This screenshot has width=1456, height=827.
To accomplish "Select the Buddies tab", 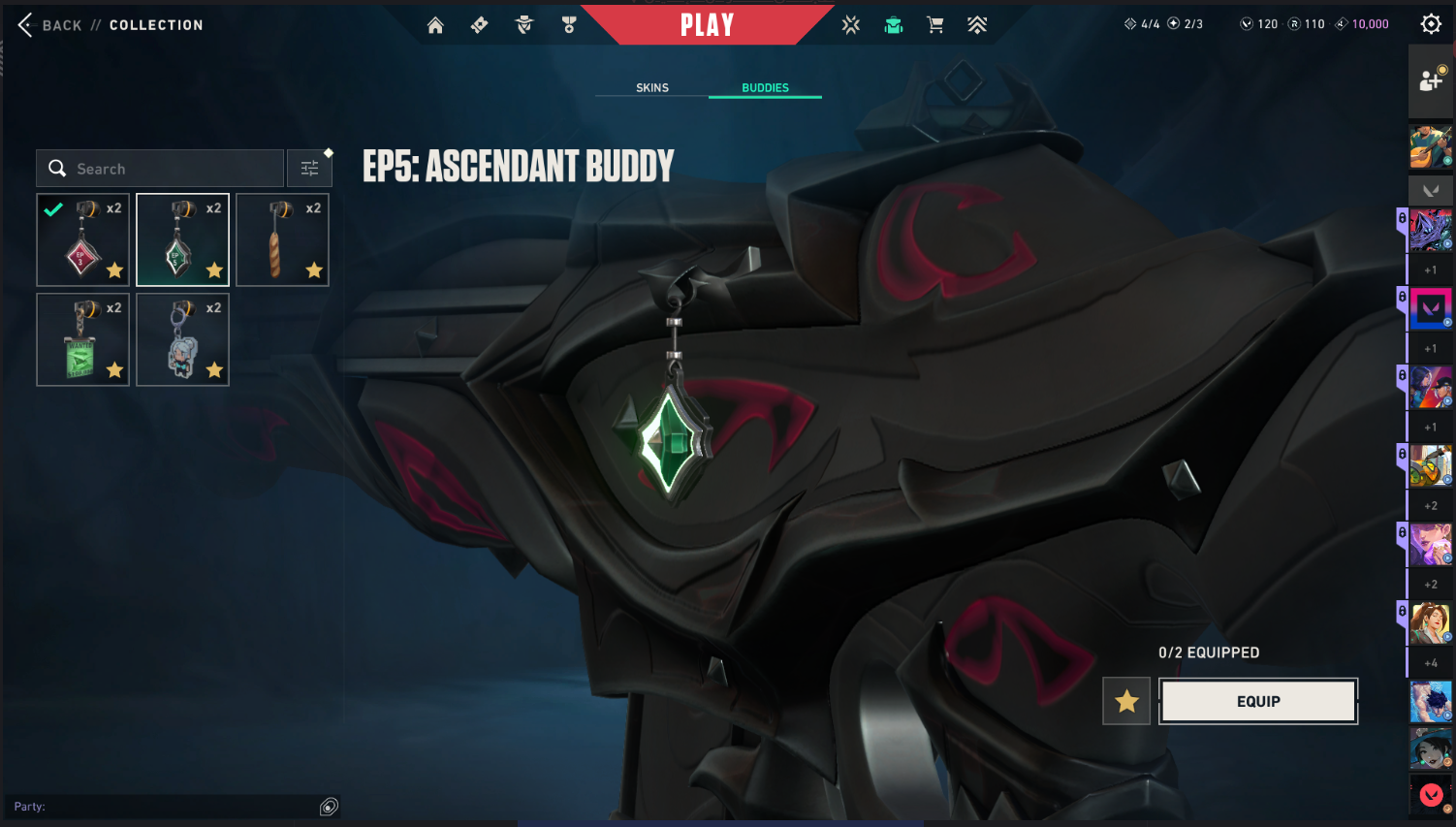I will click(765, 87).
